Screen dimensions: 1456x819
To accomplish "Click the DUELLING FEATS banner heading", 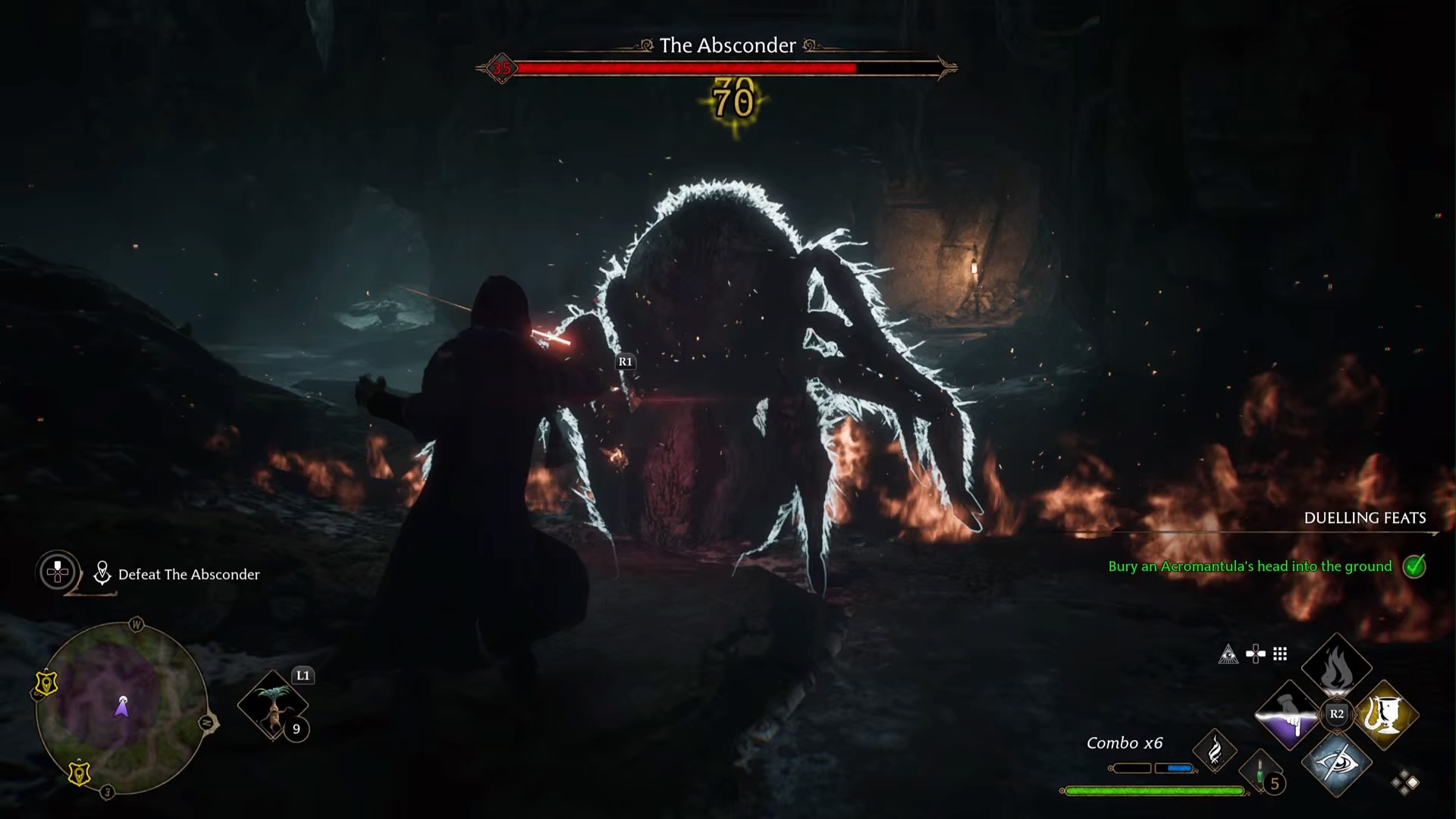I will tap(1364, 519).
